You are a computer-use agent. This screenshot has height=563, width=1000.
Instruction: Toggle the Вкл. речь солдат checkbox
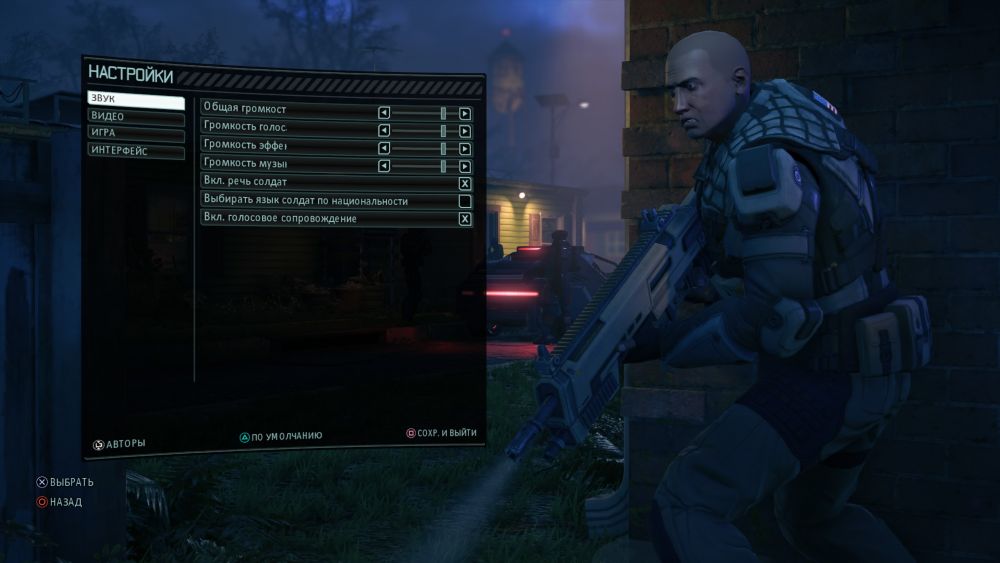(x=465, y=183)
